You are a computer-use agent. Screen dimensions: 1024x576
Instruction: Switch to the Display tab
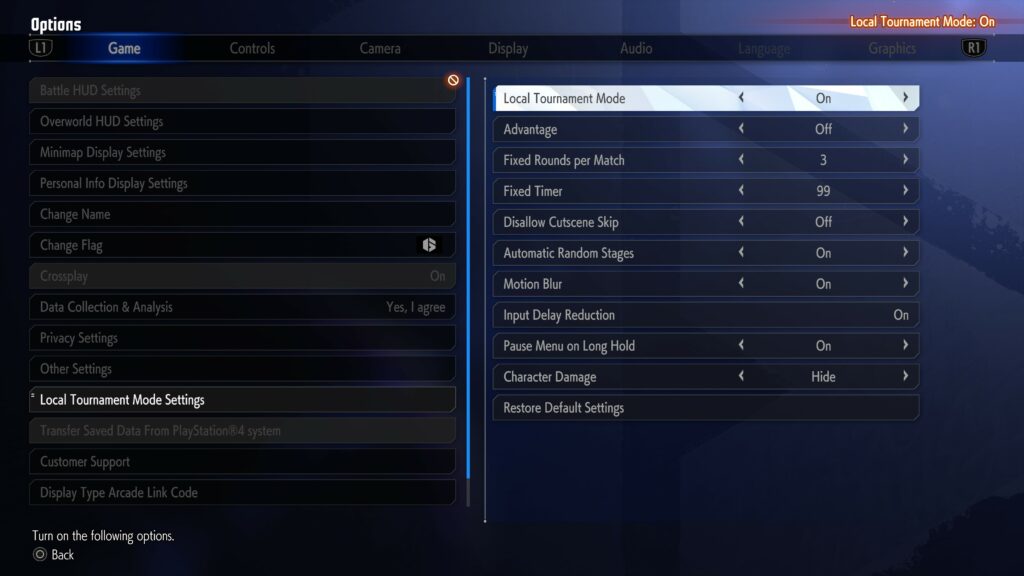click(508, 48)
